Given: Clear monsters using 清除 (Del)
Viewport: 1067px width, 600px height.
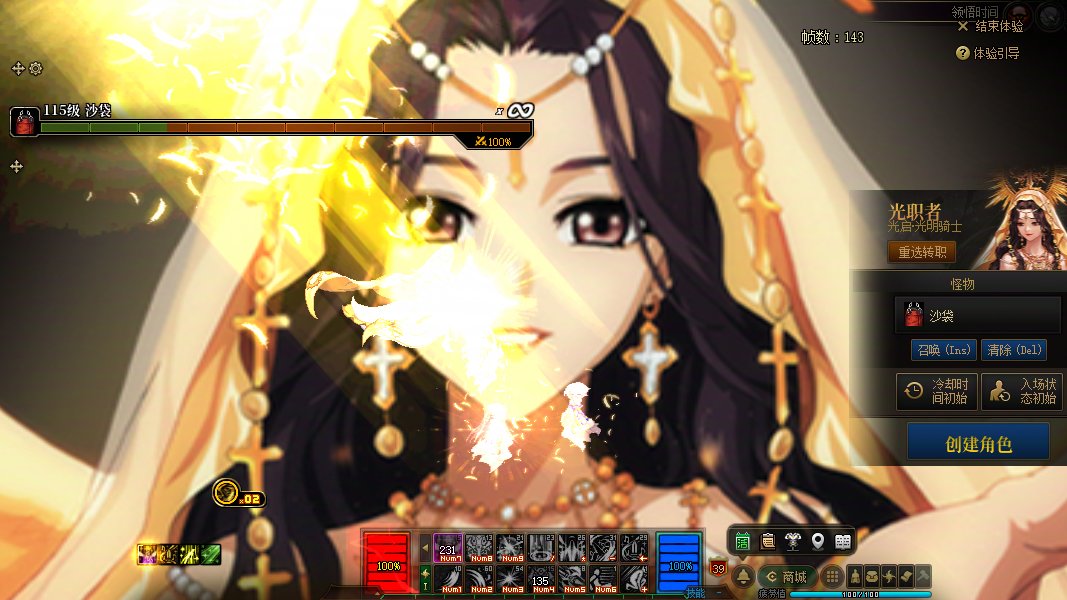Looking at the screenshot, I should pyautogui.click(x=1014, y=350).
